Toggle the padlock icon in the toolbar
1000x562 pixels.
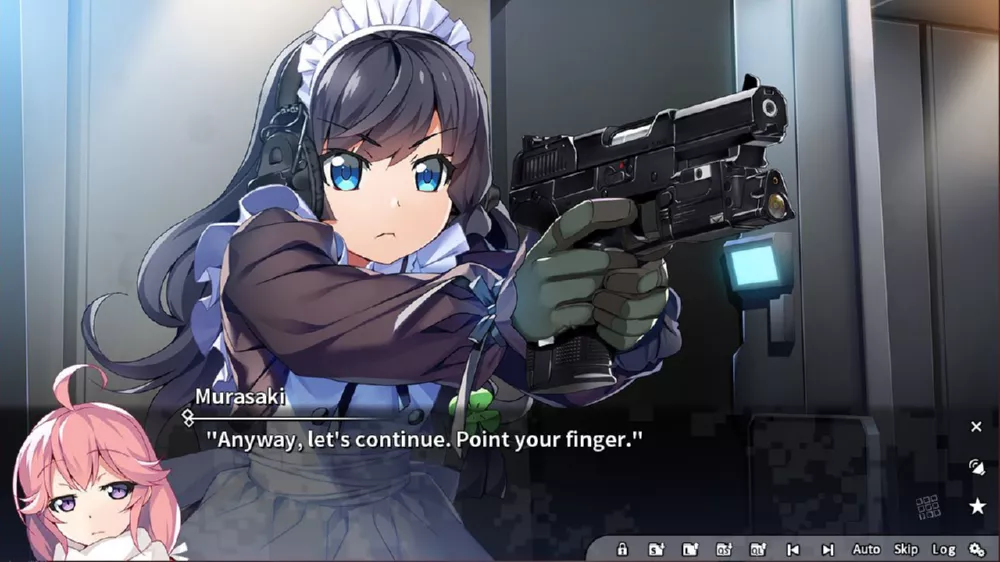[x=622, y=549]
